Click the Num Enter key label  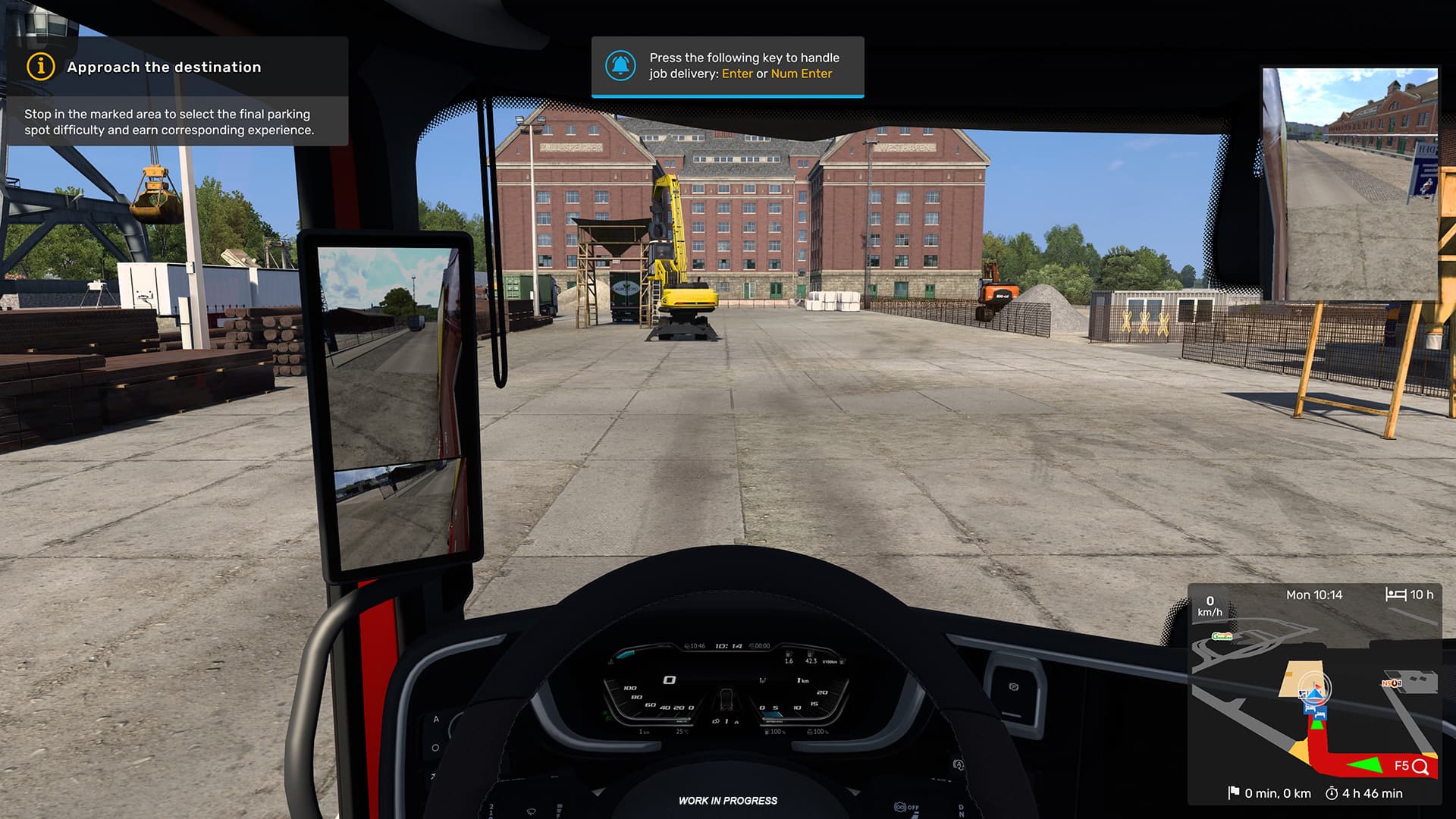coord(802,74)
